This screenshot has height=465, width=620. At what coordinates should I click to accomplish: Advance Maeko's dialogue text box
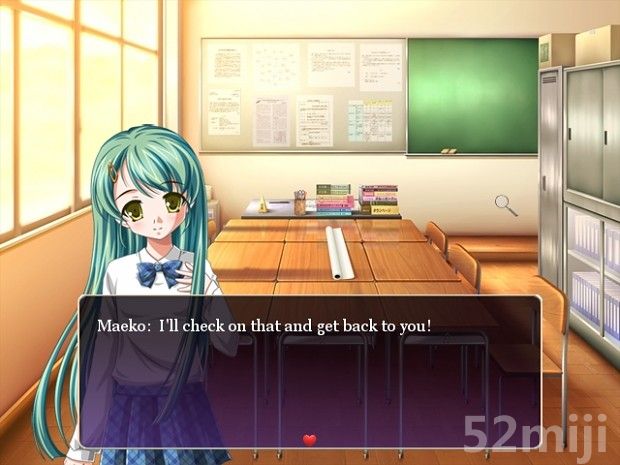click(310, 370)
